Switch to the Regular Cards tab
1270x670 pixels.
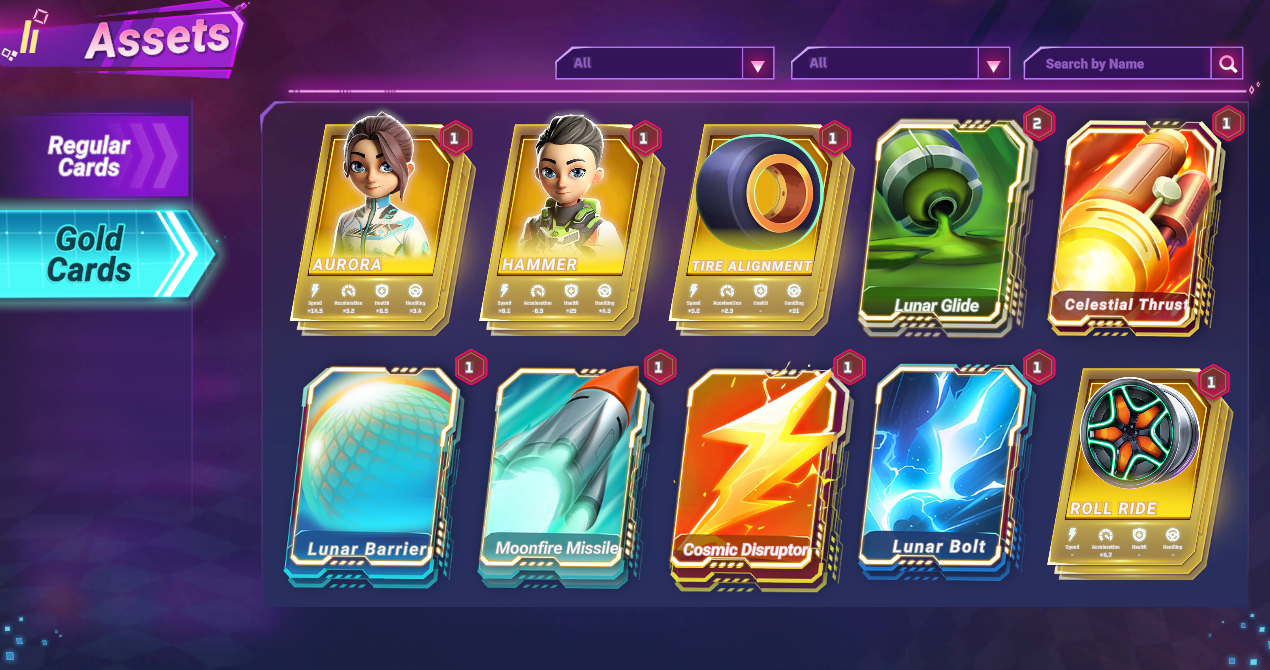95,156
